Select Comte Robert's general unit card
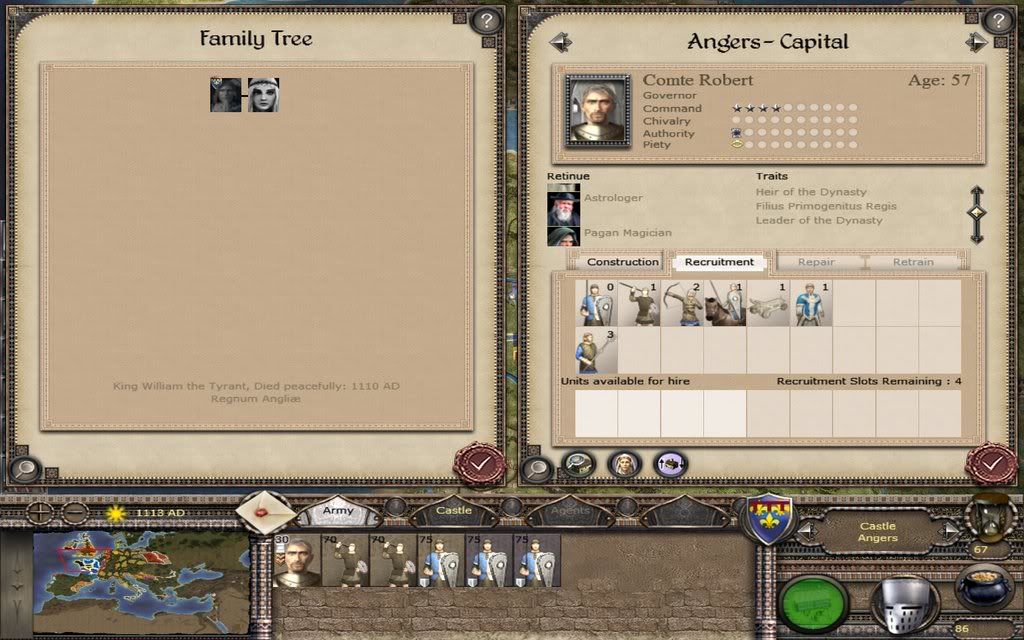This screenshot has height=640, width=1024. [x=296, y=560]
